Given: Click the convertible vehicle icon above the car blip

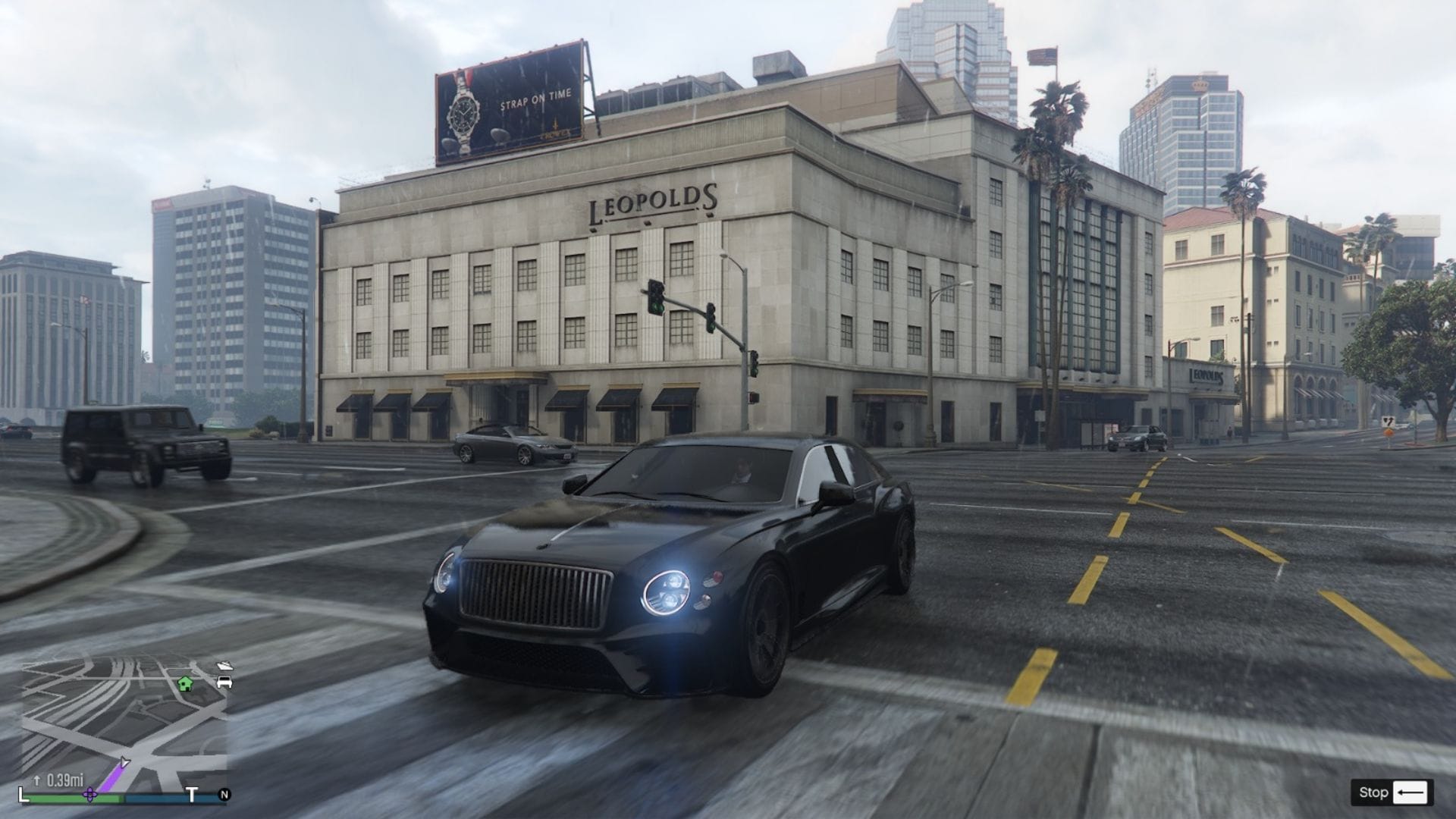Looking at the screenshot, I should tap(225, 666).
